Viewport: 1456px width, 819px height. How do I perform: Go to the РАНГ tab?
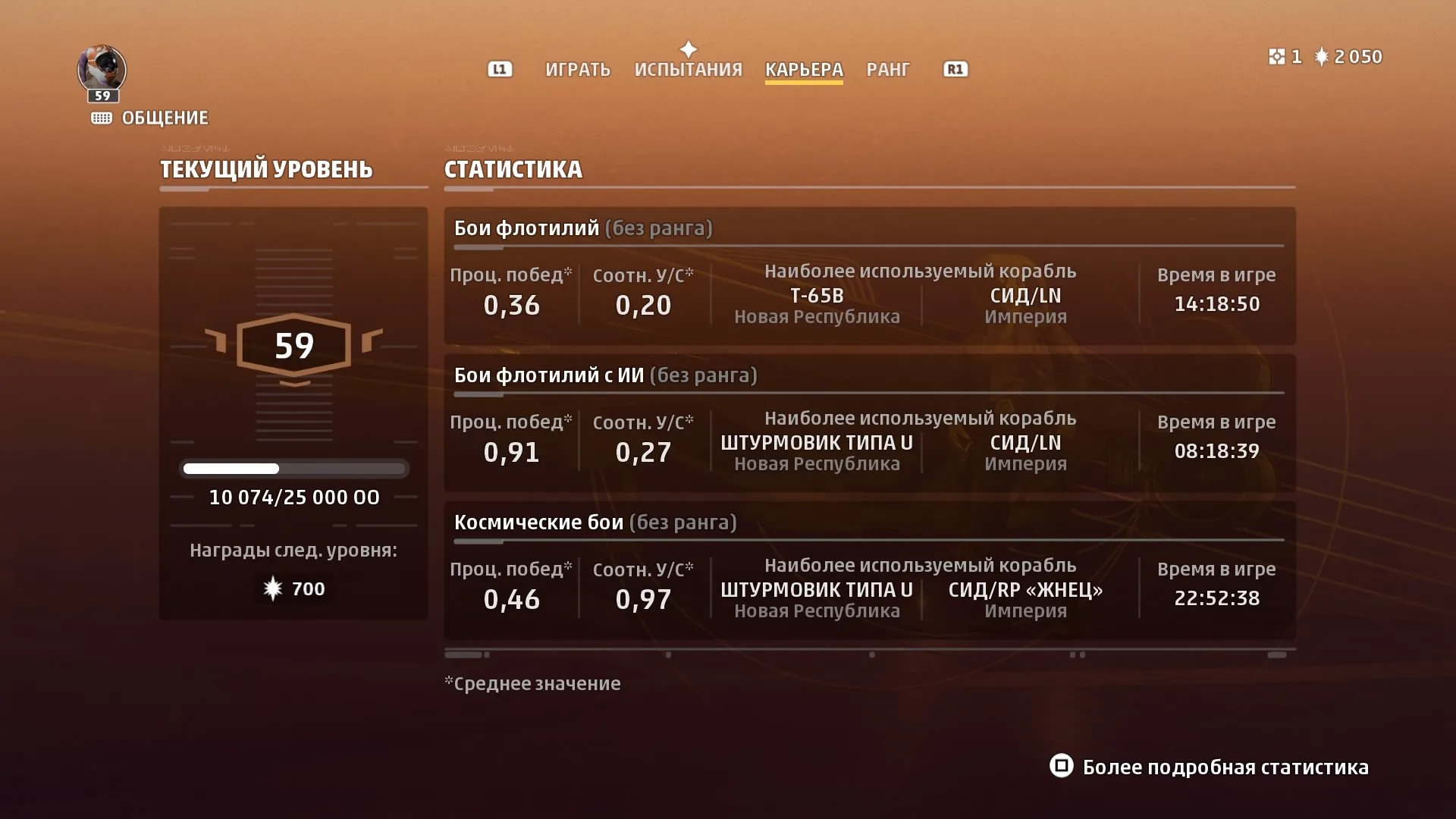tap(887, 70)
